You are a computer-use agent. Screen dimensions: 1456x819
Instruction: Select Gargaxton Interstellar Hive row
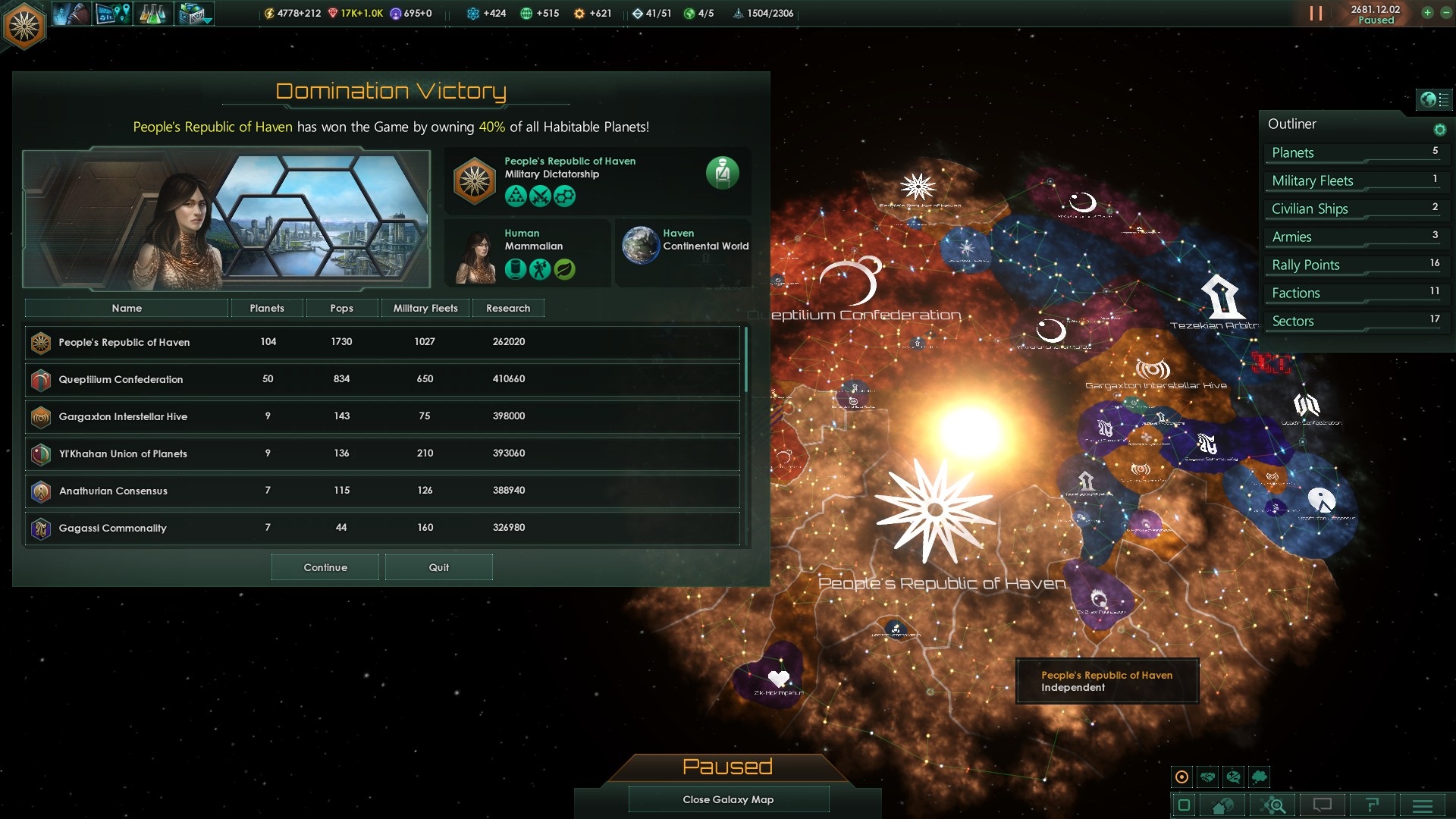point(381,416)
